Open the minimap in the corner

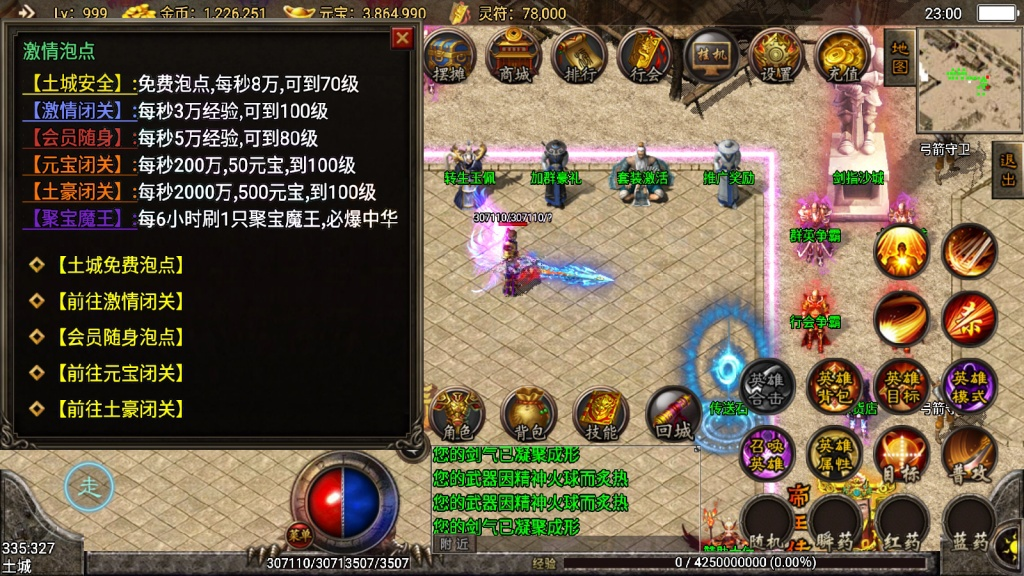[x=966, y=80]
